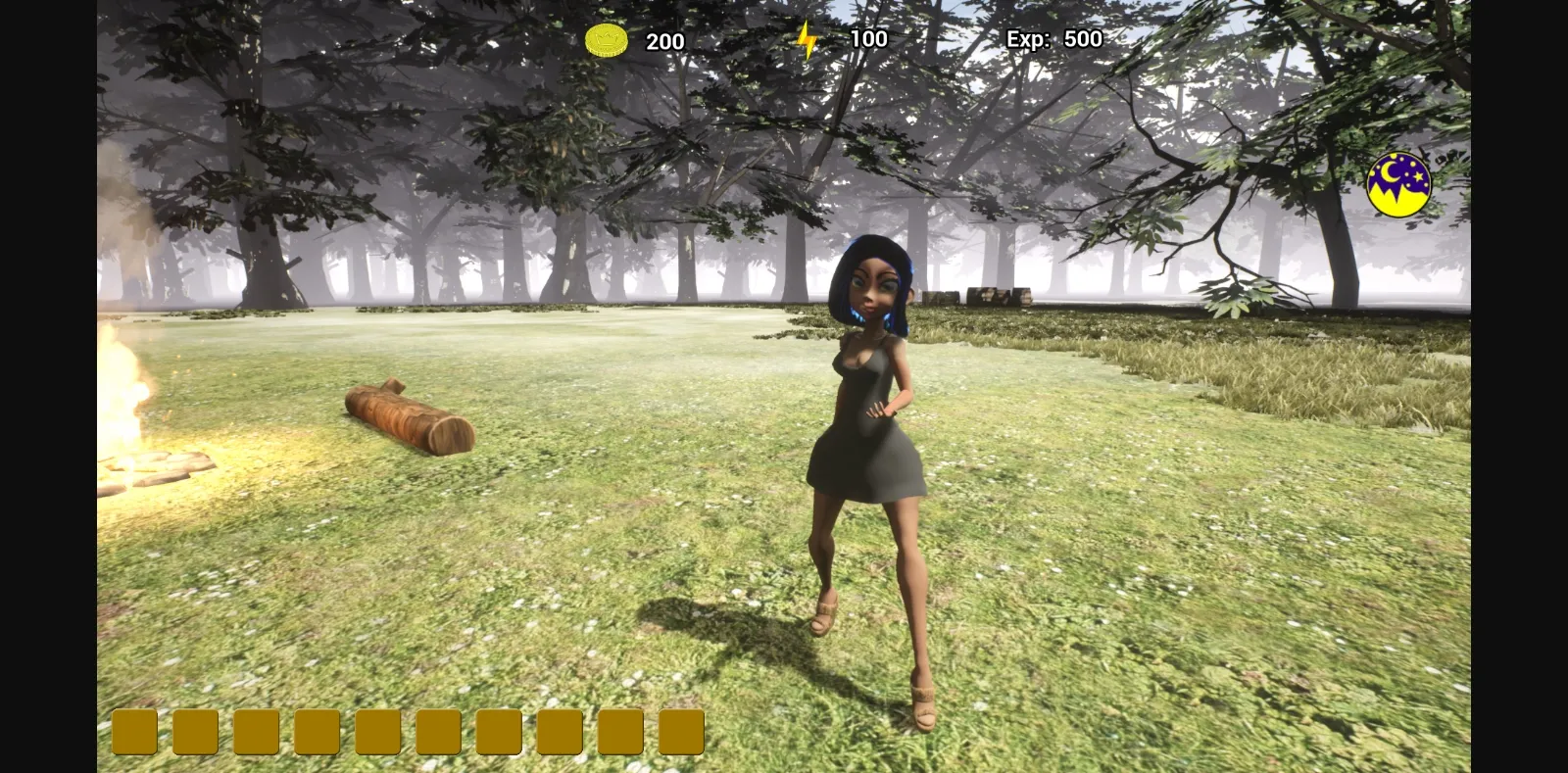Screen dimensions: 1568x773
Task: Click the Exp: 500 display
Action: coord(1053,39)
